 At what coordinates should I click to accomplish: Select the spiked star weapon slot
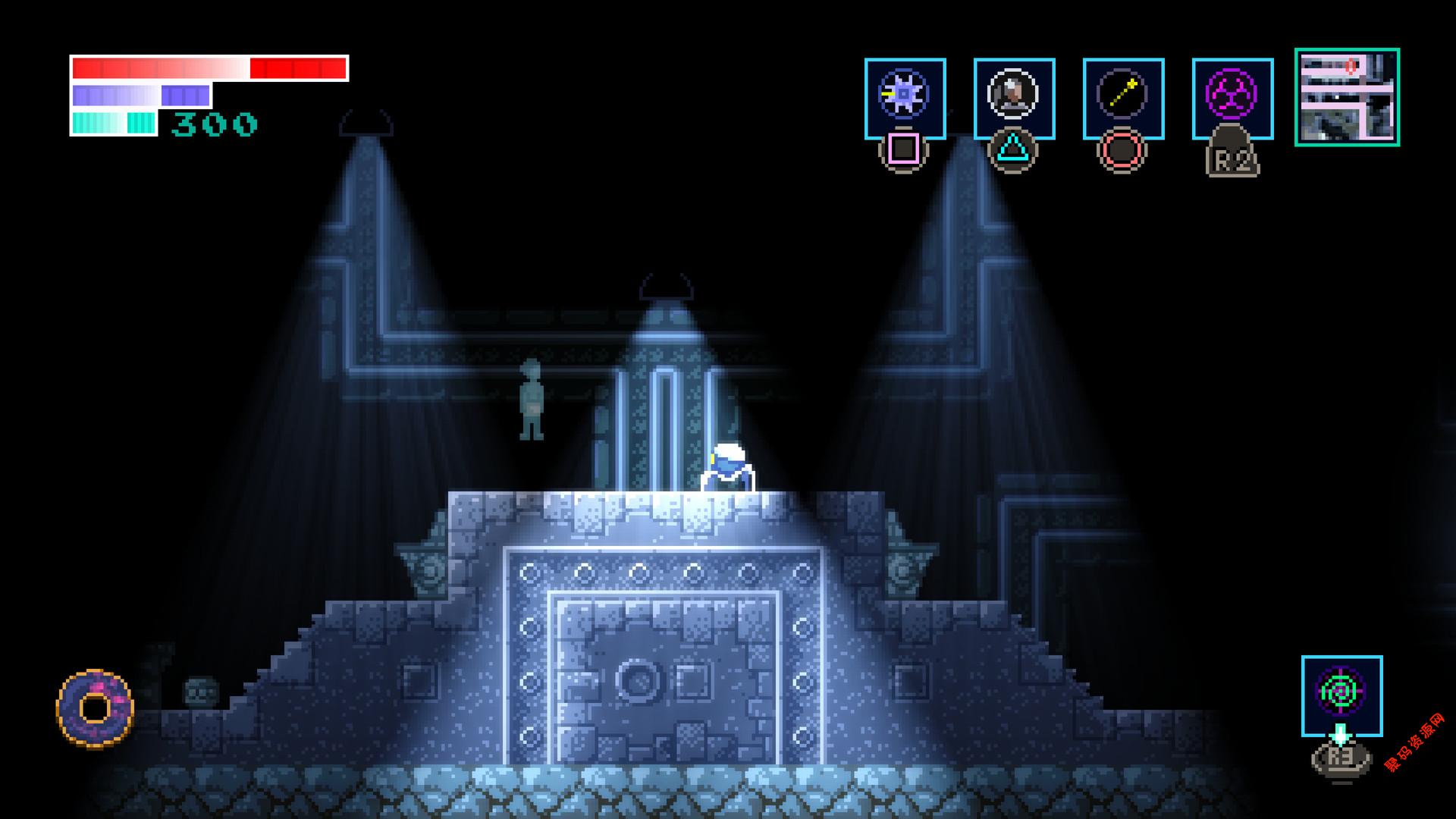coord(905,98)
